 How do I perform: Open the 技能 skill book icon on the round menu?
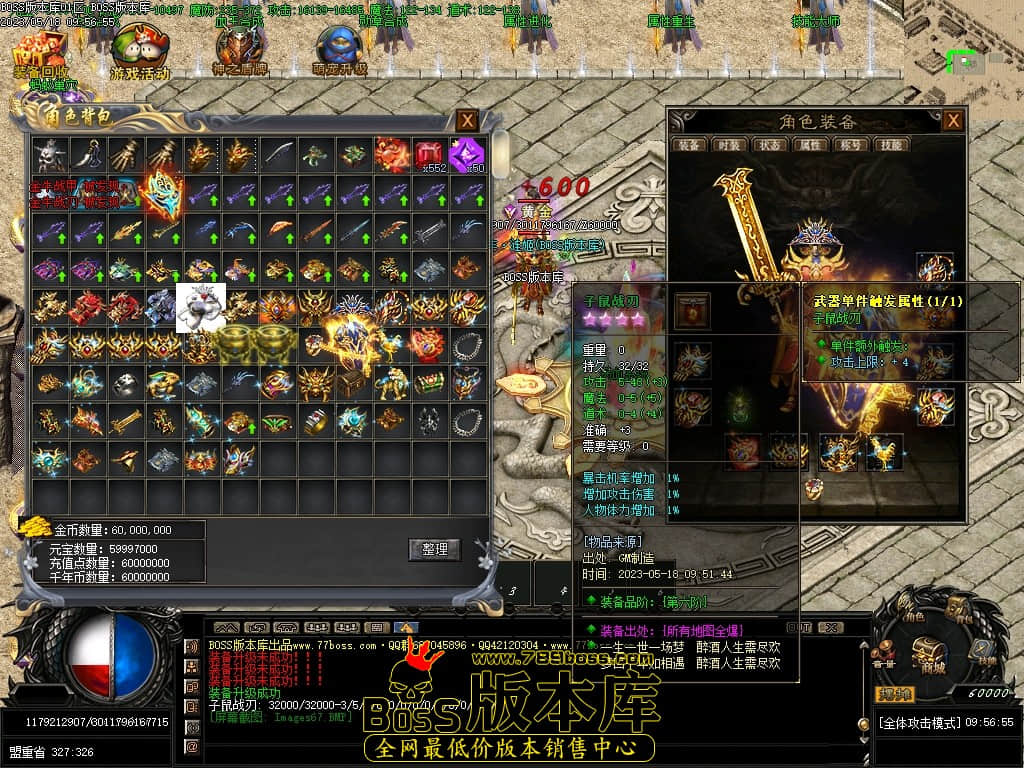(x=980, y=655)
